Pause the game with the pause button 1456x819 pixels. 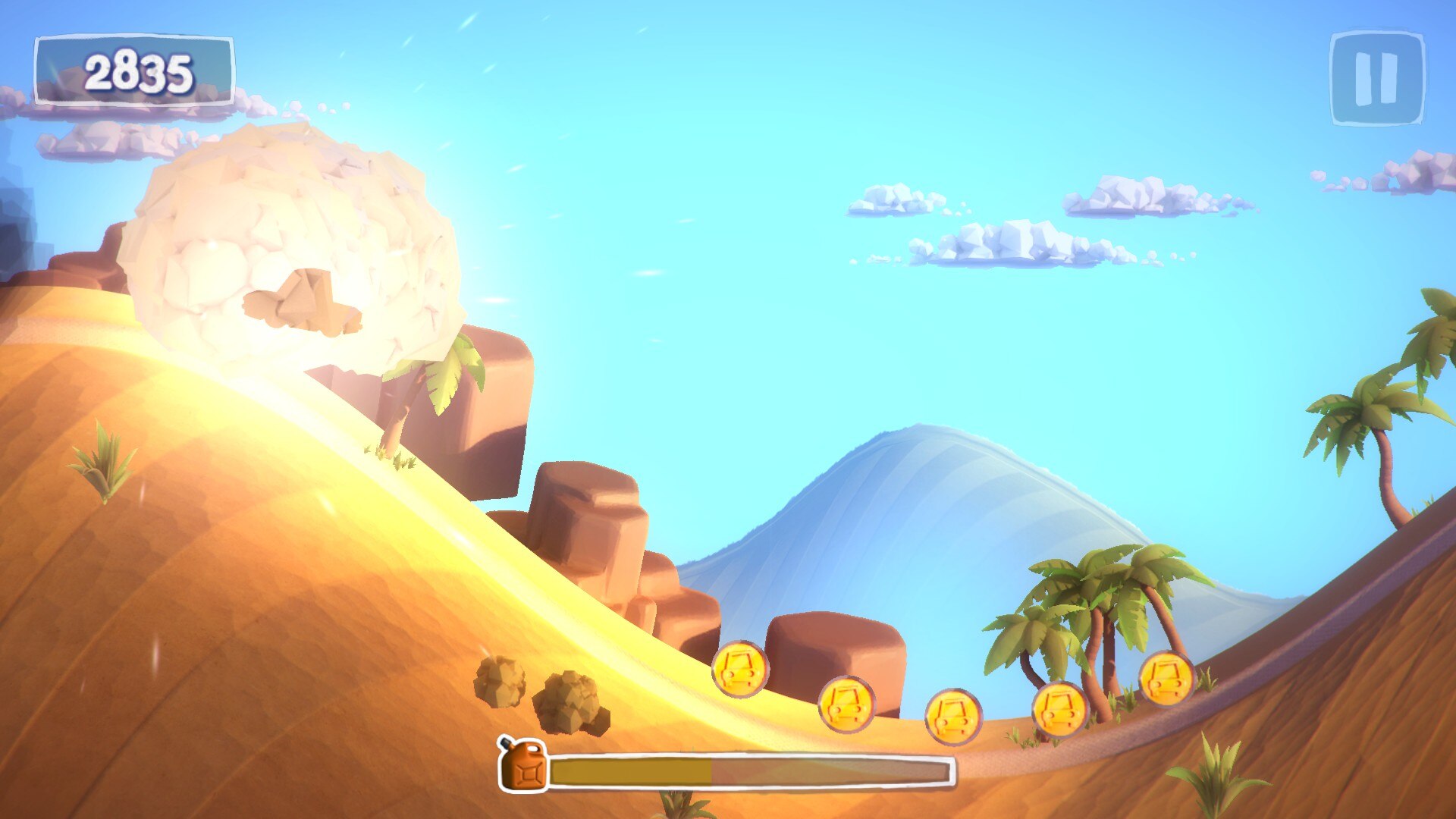pyautogui.click(x=1377, y=78)
